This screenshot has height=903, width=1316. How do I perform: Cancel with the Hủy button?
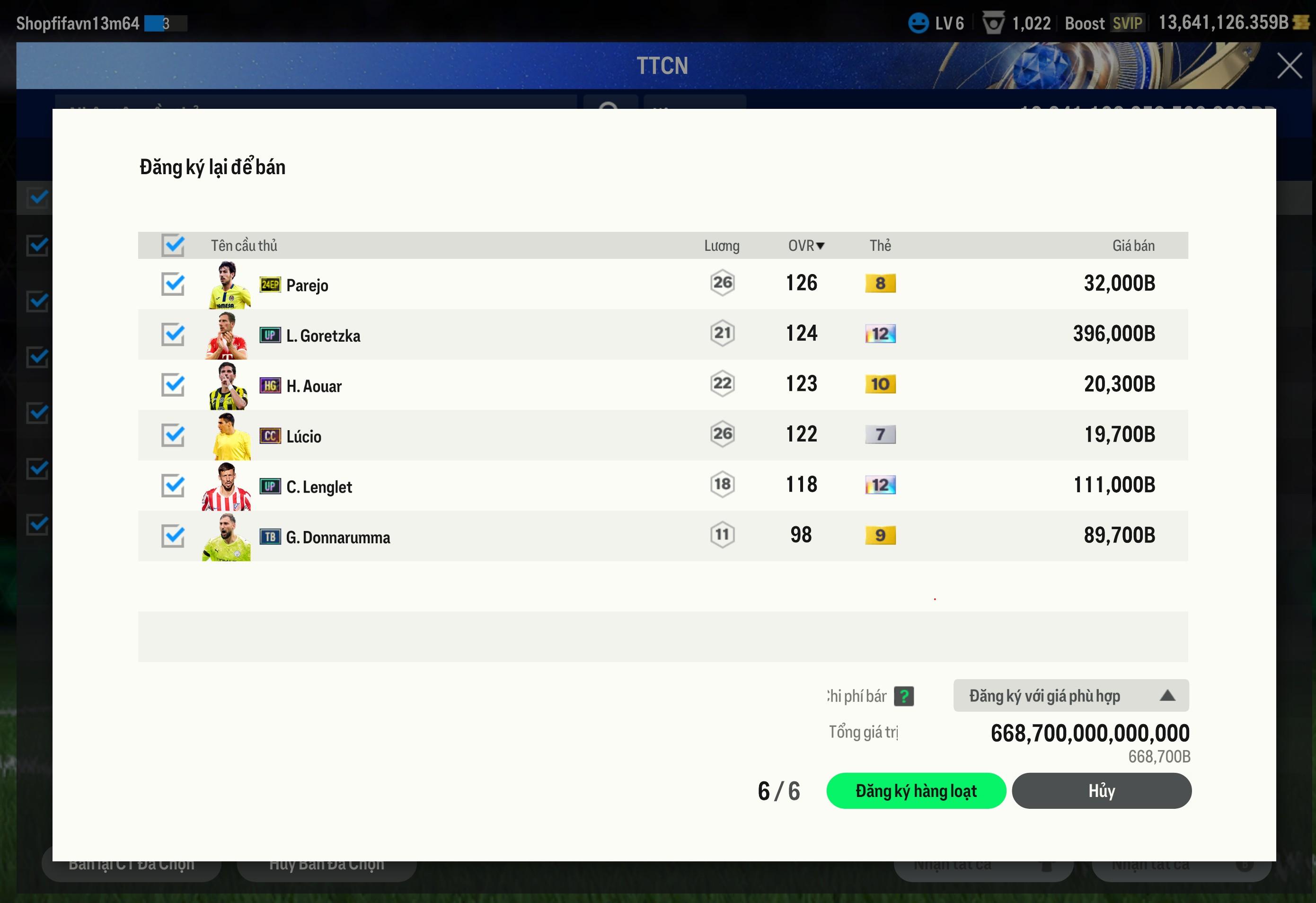(x=1101, y=791)
